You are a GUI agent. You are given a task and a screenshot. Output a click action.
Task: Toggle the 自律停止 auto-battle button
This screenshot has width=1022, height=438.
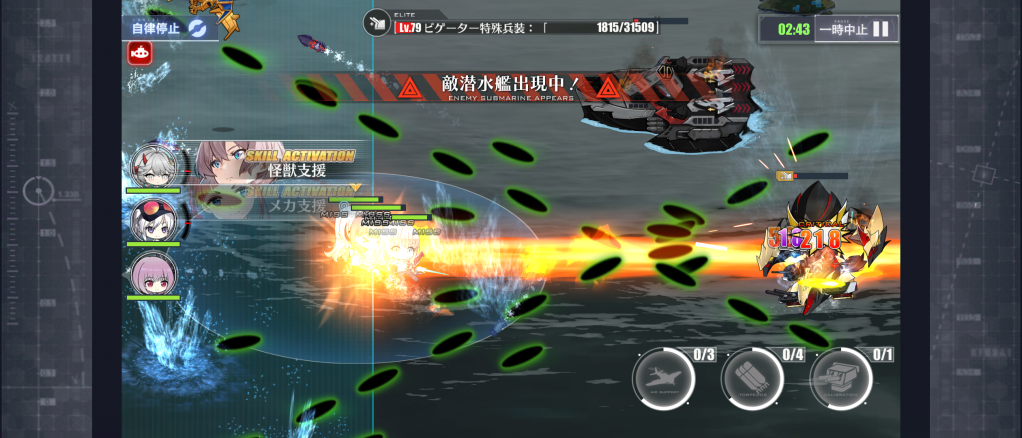tap(170, 27)
